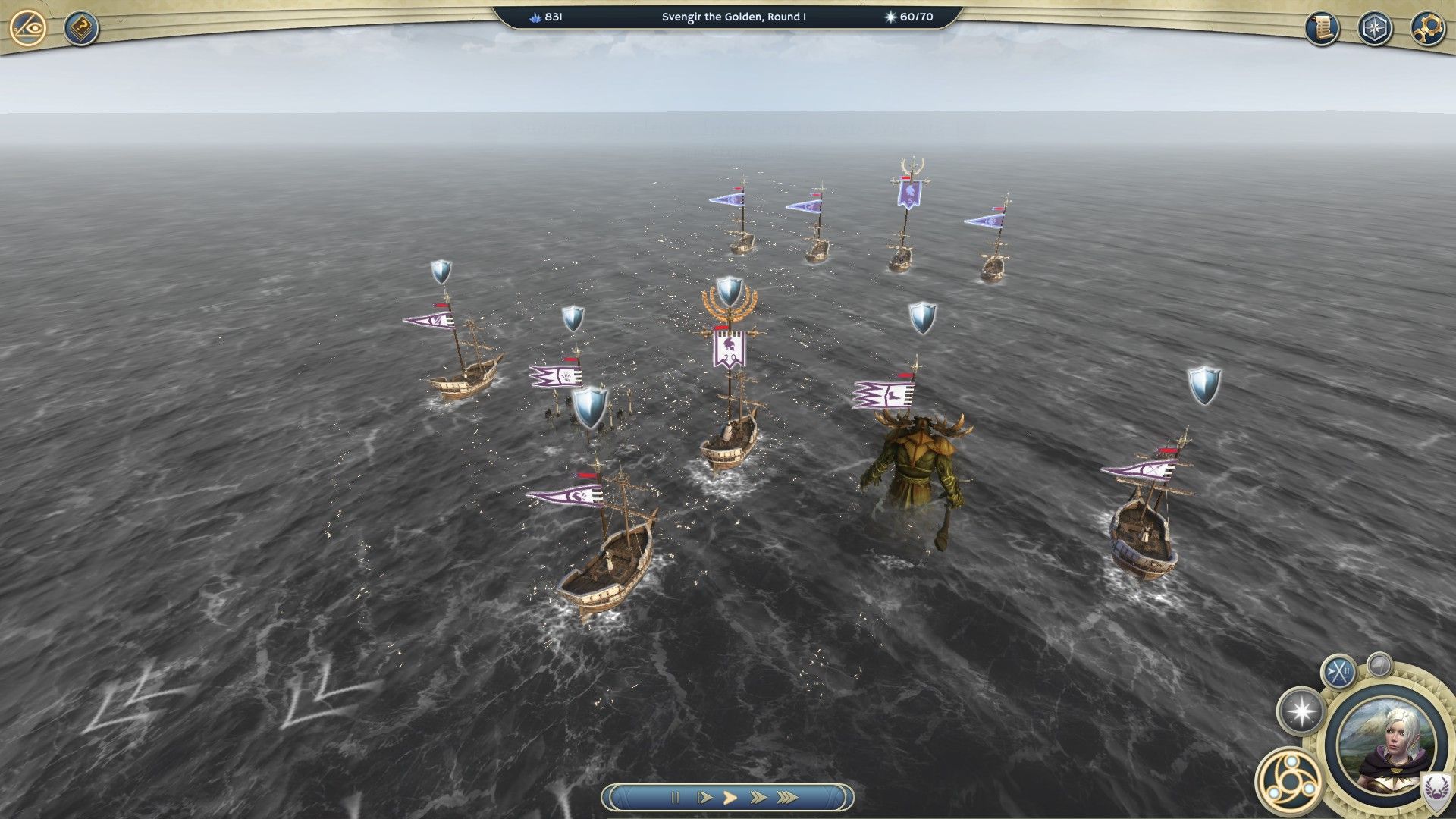Open the gear settings menu

tap(1426, 29)
